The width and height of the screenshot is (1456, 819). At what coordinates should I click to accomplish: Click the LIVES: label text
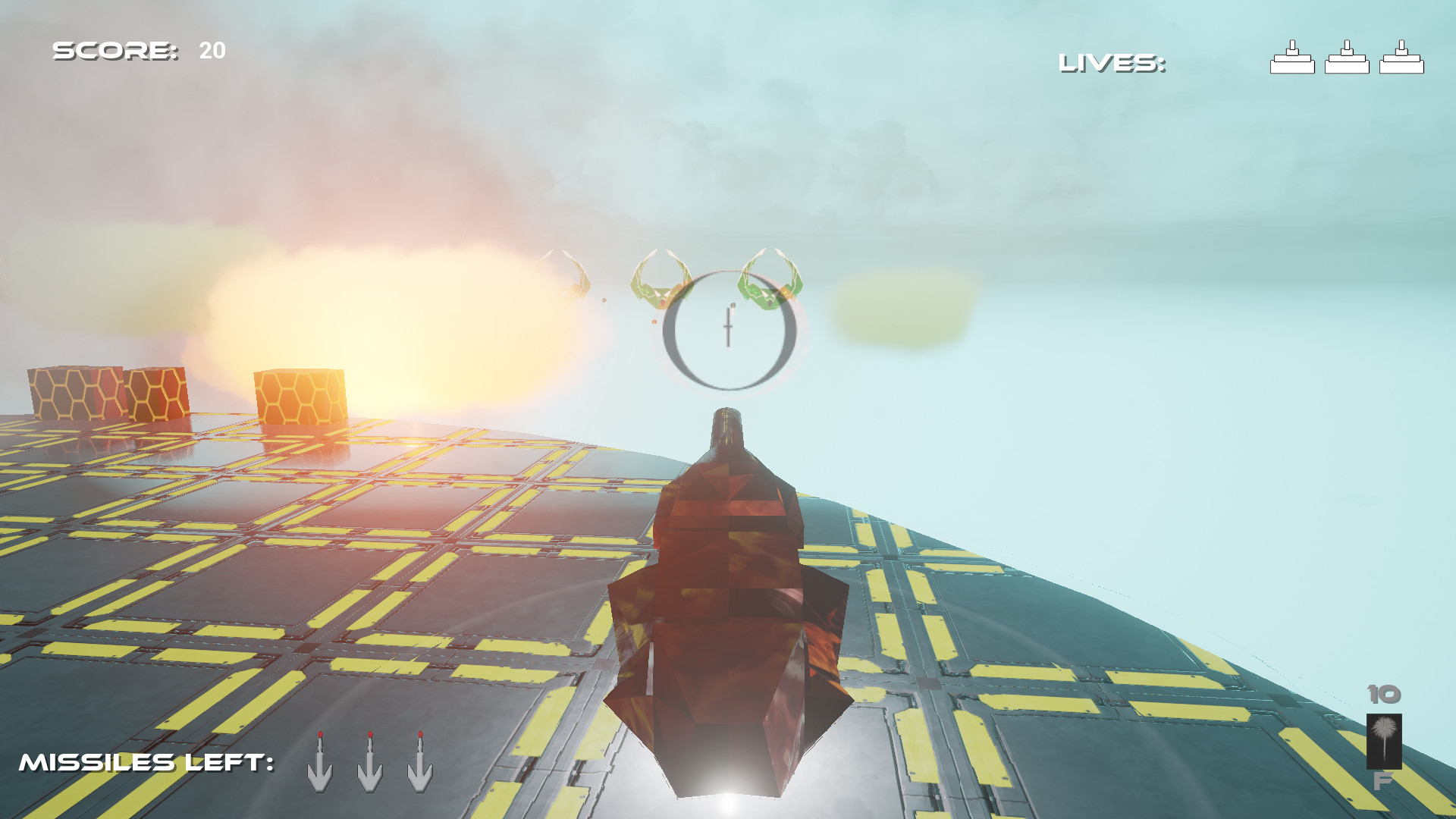[x=1111, y=62]
